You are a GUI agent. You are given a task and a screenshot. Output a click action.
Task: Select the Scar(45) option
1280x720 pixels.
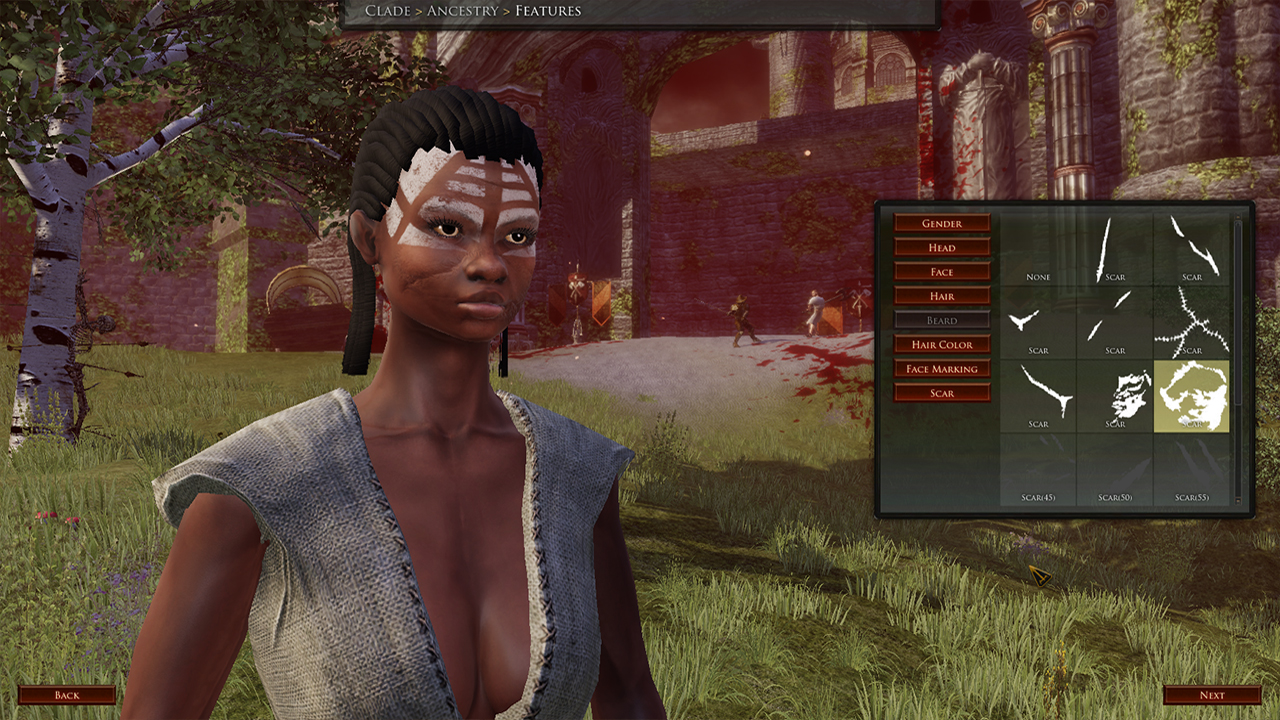[x=1040, y=468]
